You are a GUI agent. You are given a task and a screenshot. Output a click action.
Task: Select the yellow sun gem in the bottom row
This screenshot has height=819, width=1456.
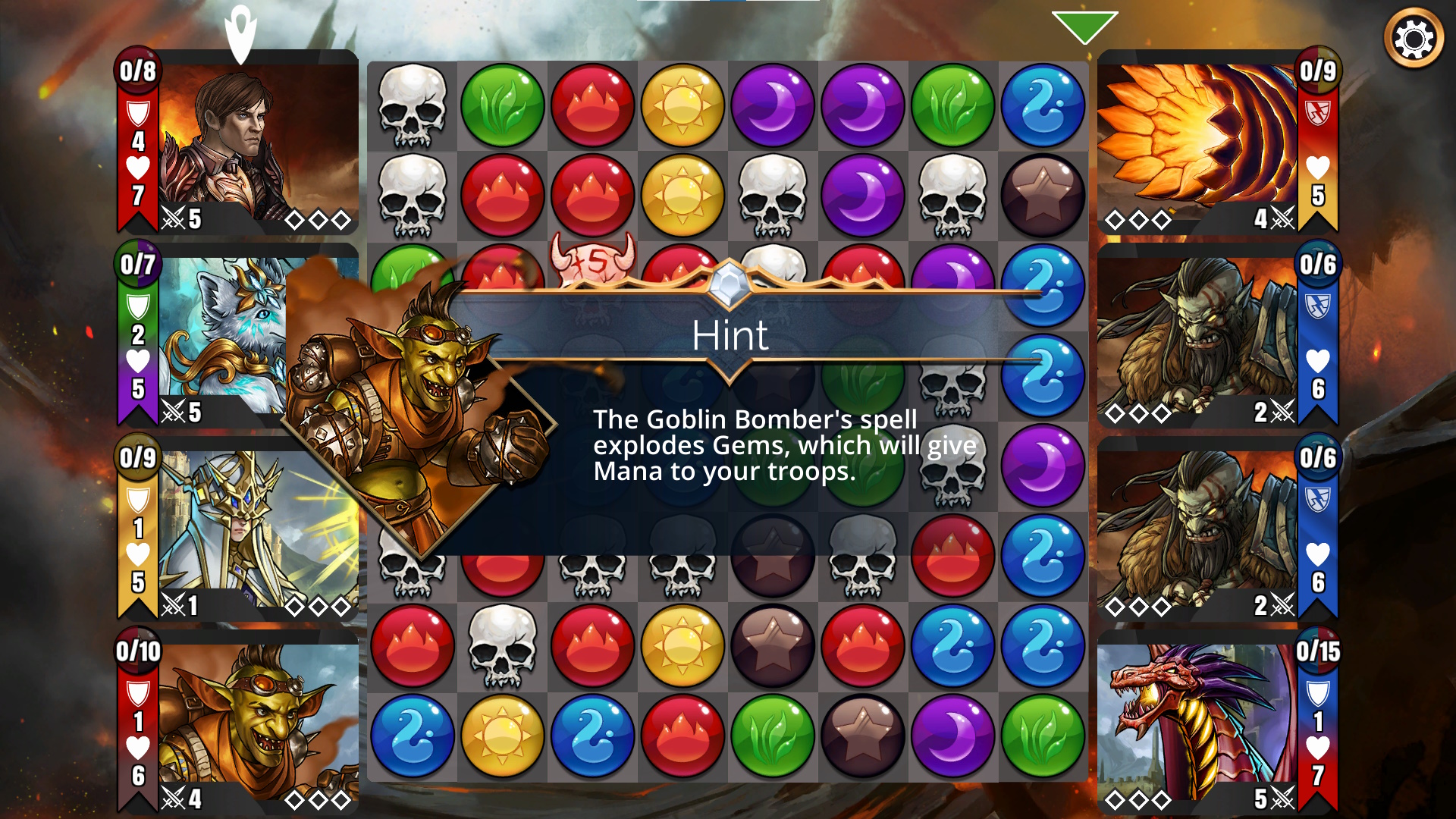tap(502, 736)
